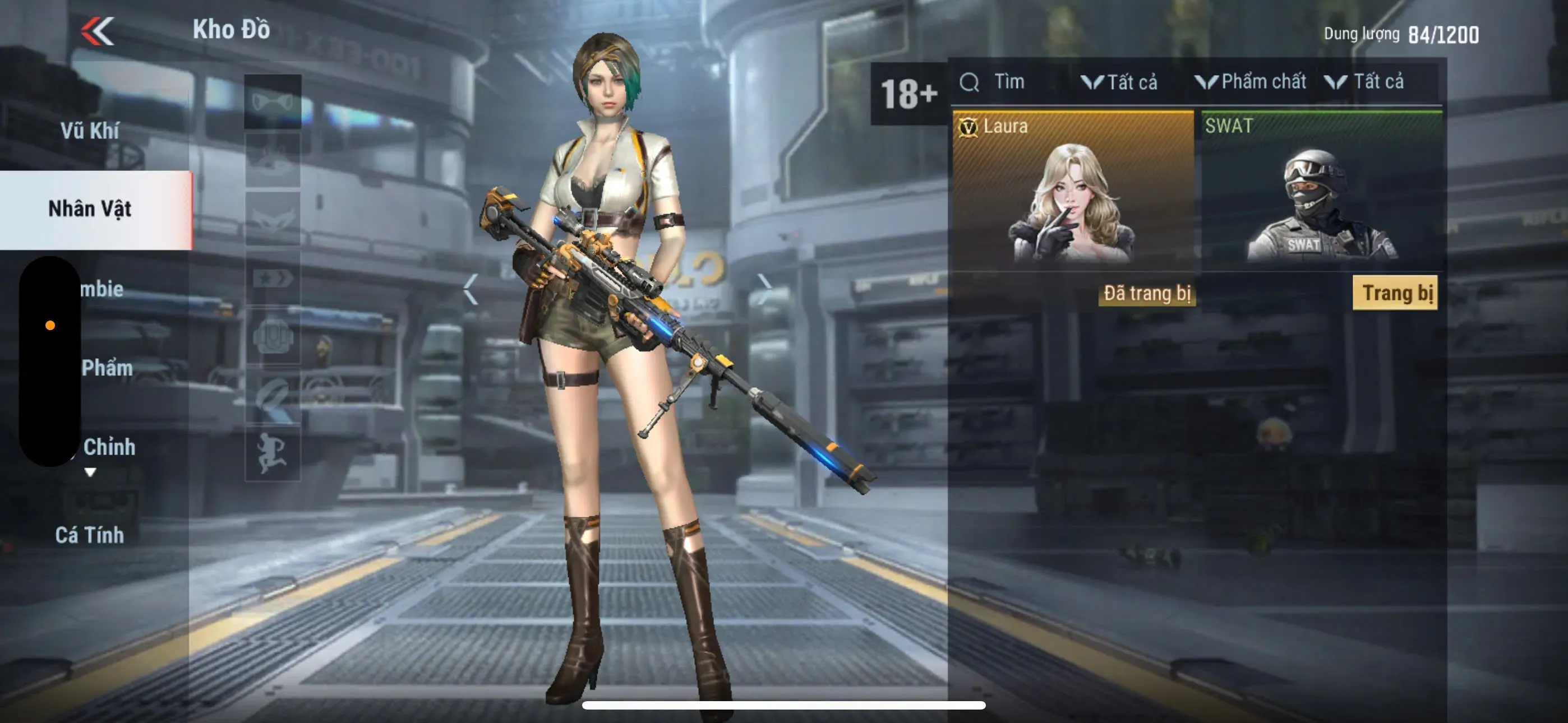Screen dimensions: 1568x723
Task: Choose the star rank badge slot
Action: click(272, 279)
